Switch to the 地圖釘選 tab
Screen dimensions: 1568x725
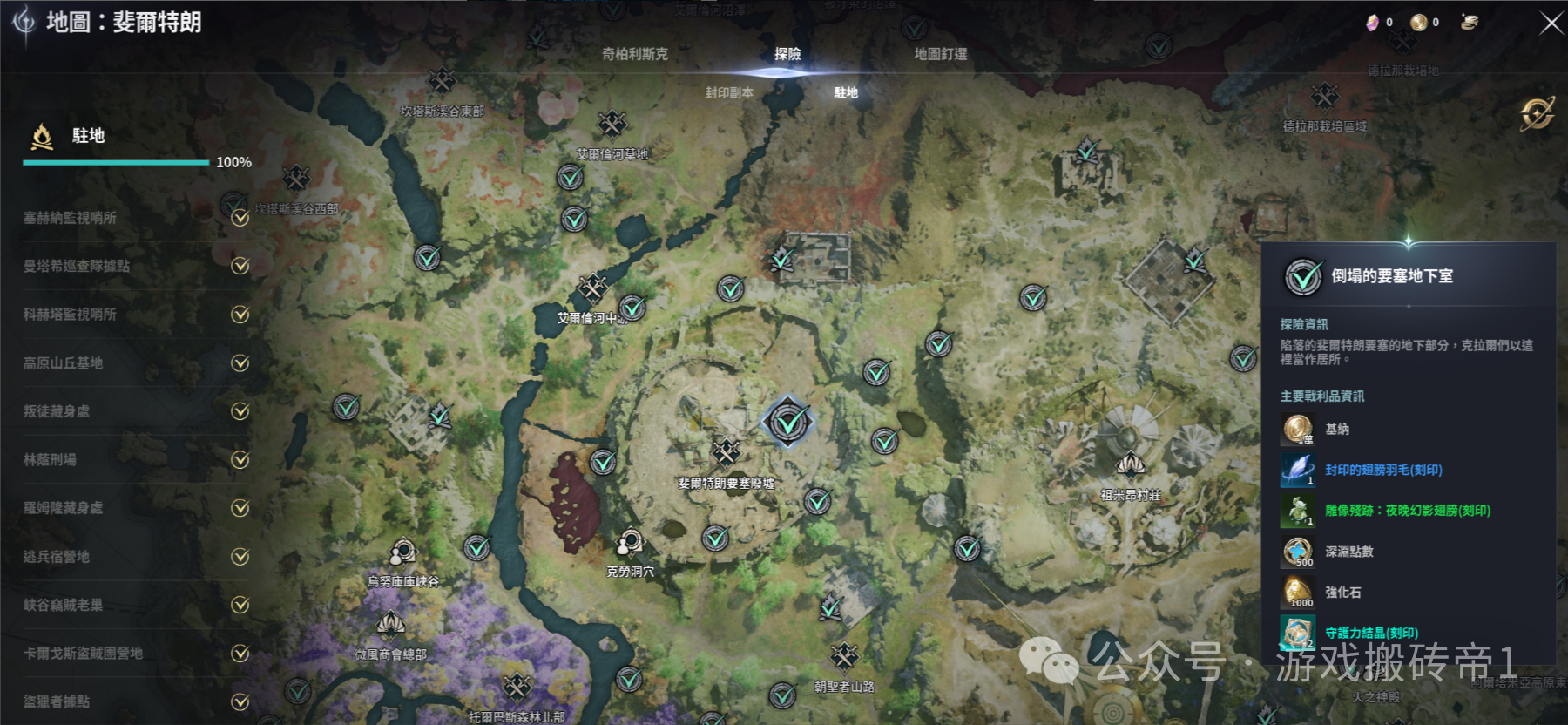point(940,54)
